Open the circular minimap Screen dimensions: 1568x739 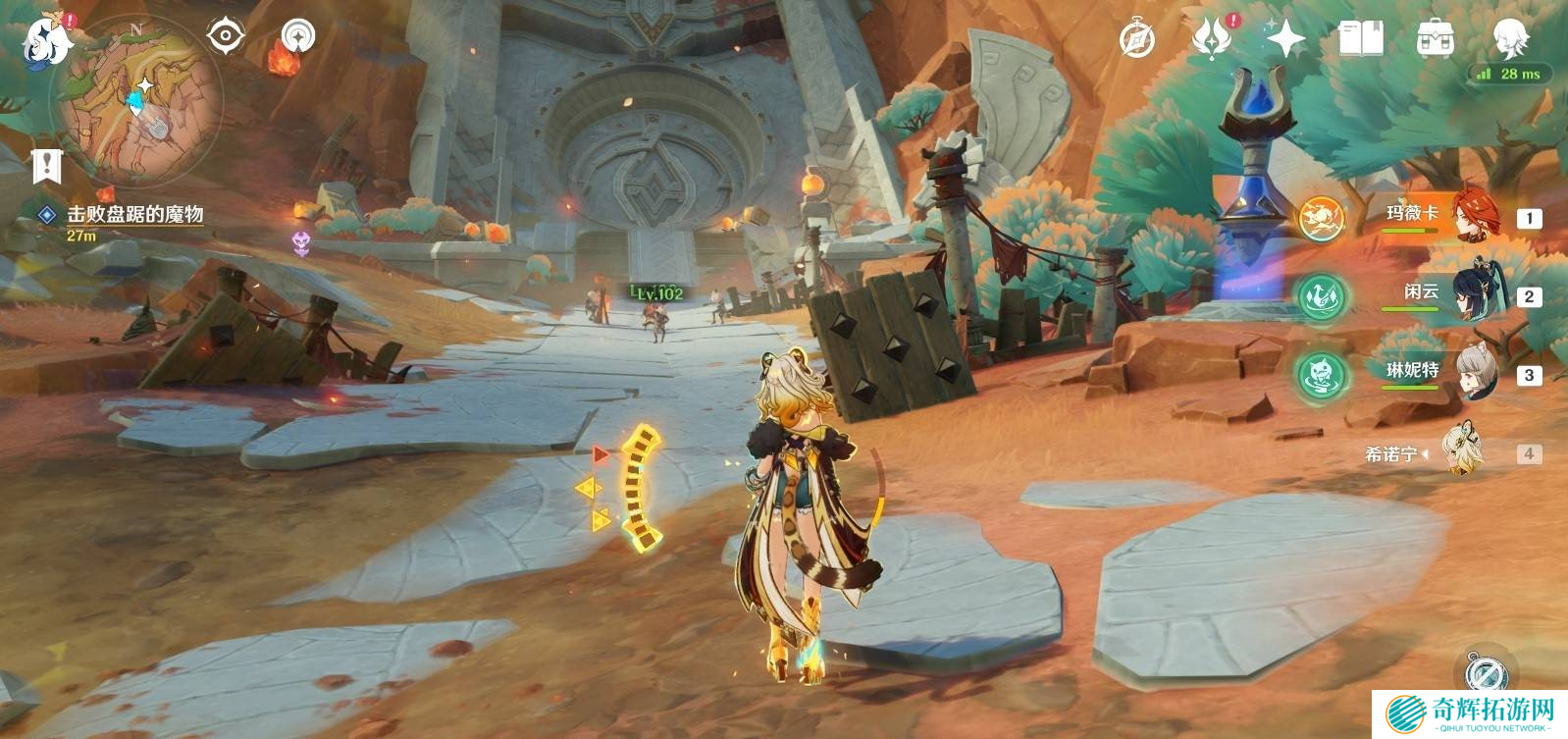click(x=136, y=100)
